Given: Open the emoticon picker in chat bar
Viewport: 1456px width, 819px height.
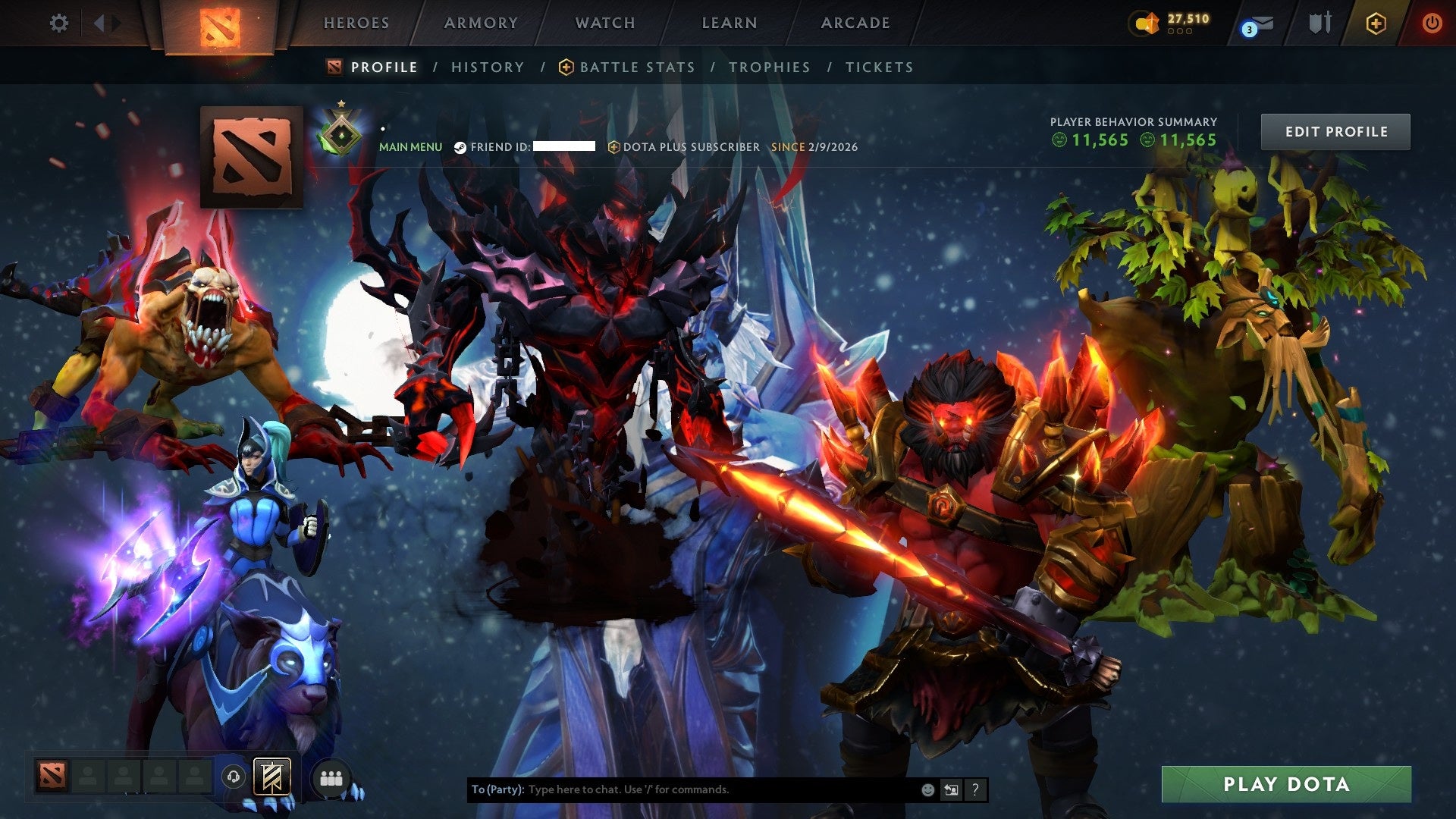Looking at the screenshot, I should pyautogui.click(x=927, y=789).
